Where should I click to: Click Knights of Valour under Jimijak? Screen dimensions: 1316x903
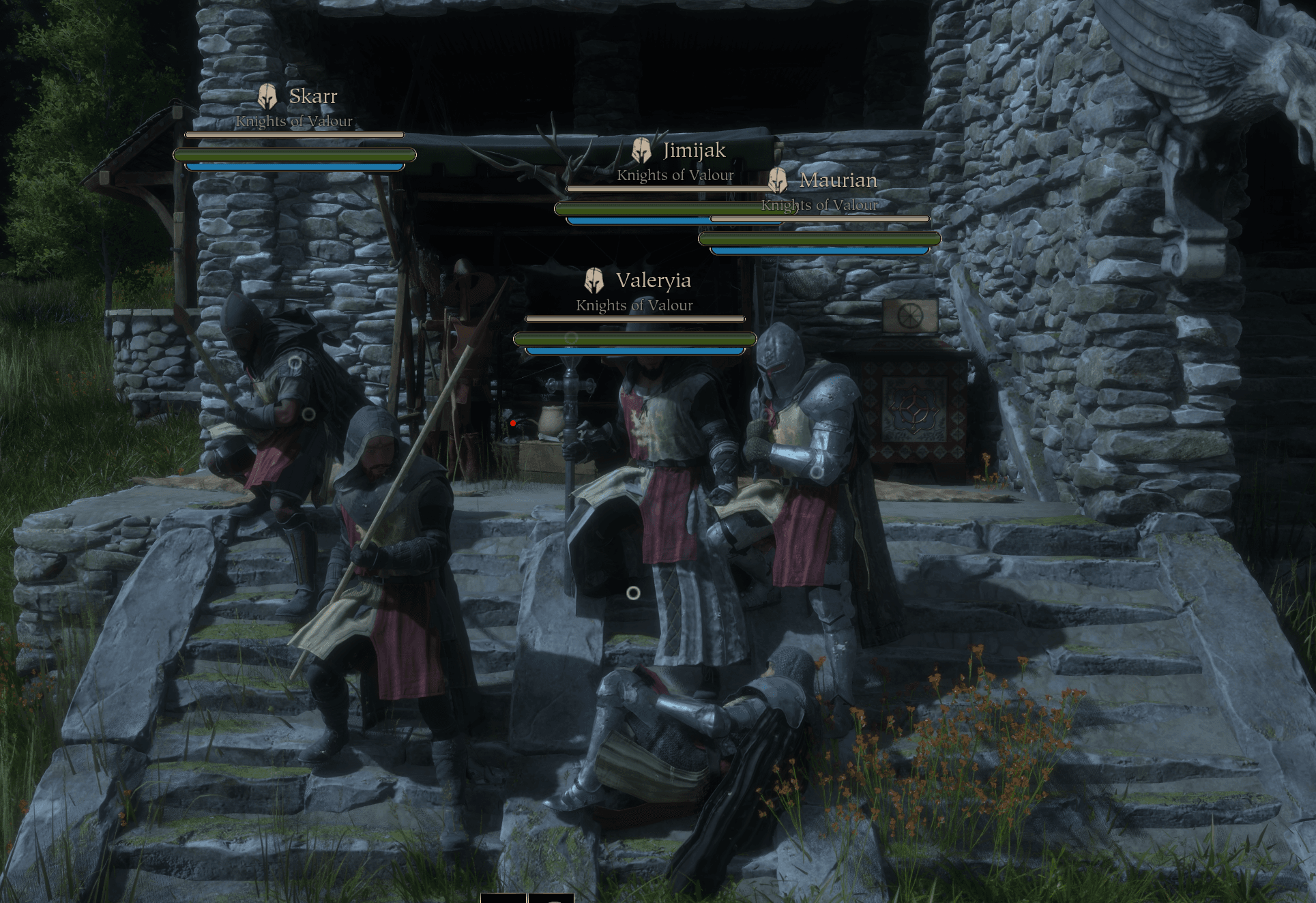pos(675,175)
